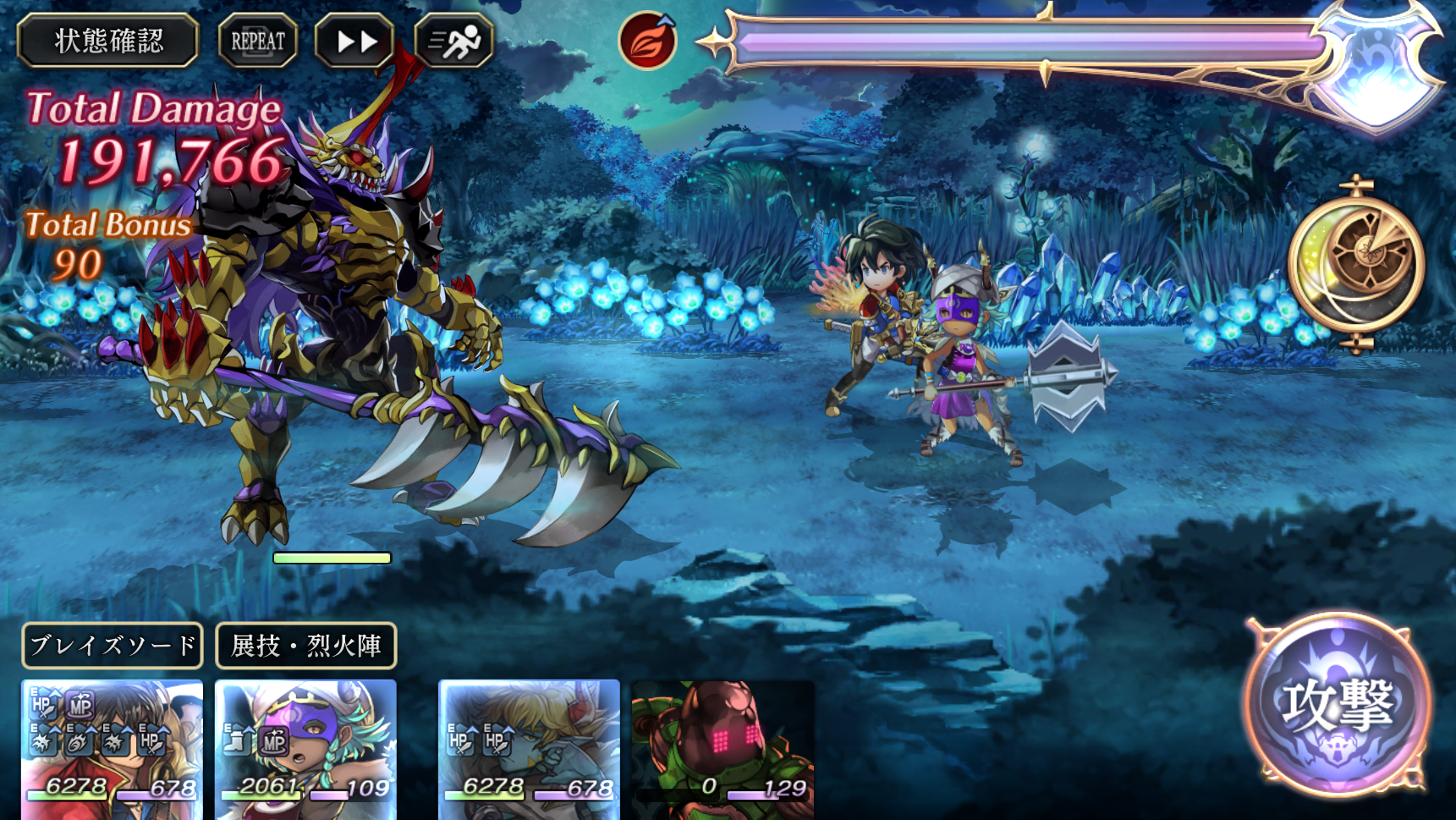Toggle the REPEAT button
This screenshot has height=820, width=1456.
point(258,41)
